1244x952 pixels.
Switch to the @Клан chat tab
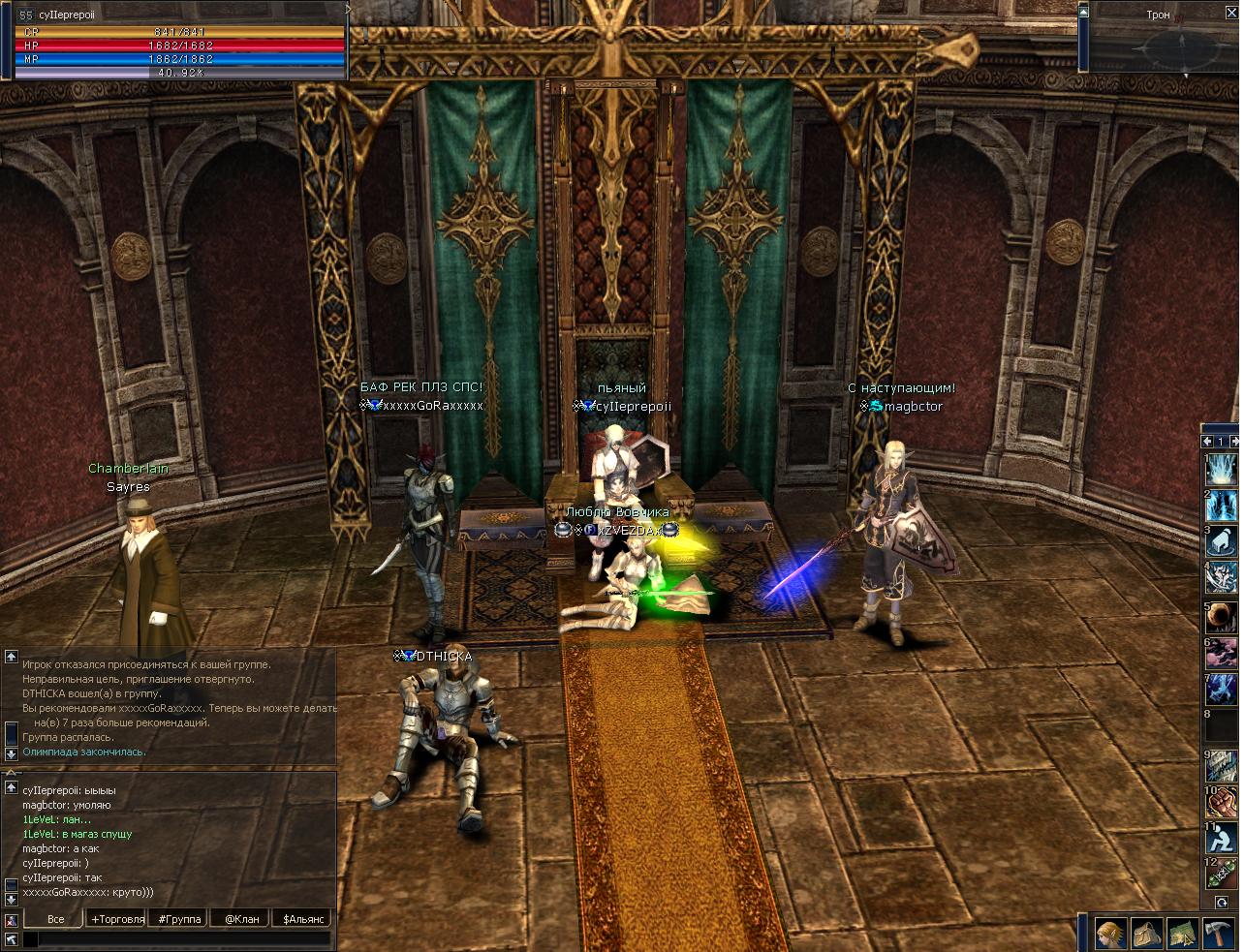241,918
